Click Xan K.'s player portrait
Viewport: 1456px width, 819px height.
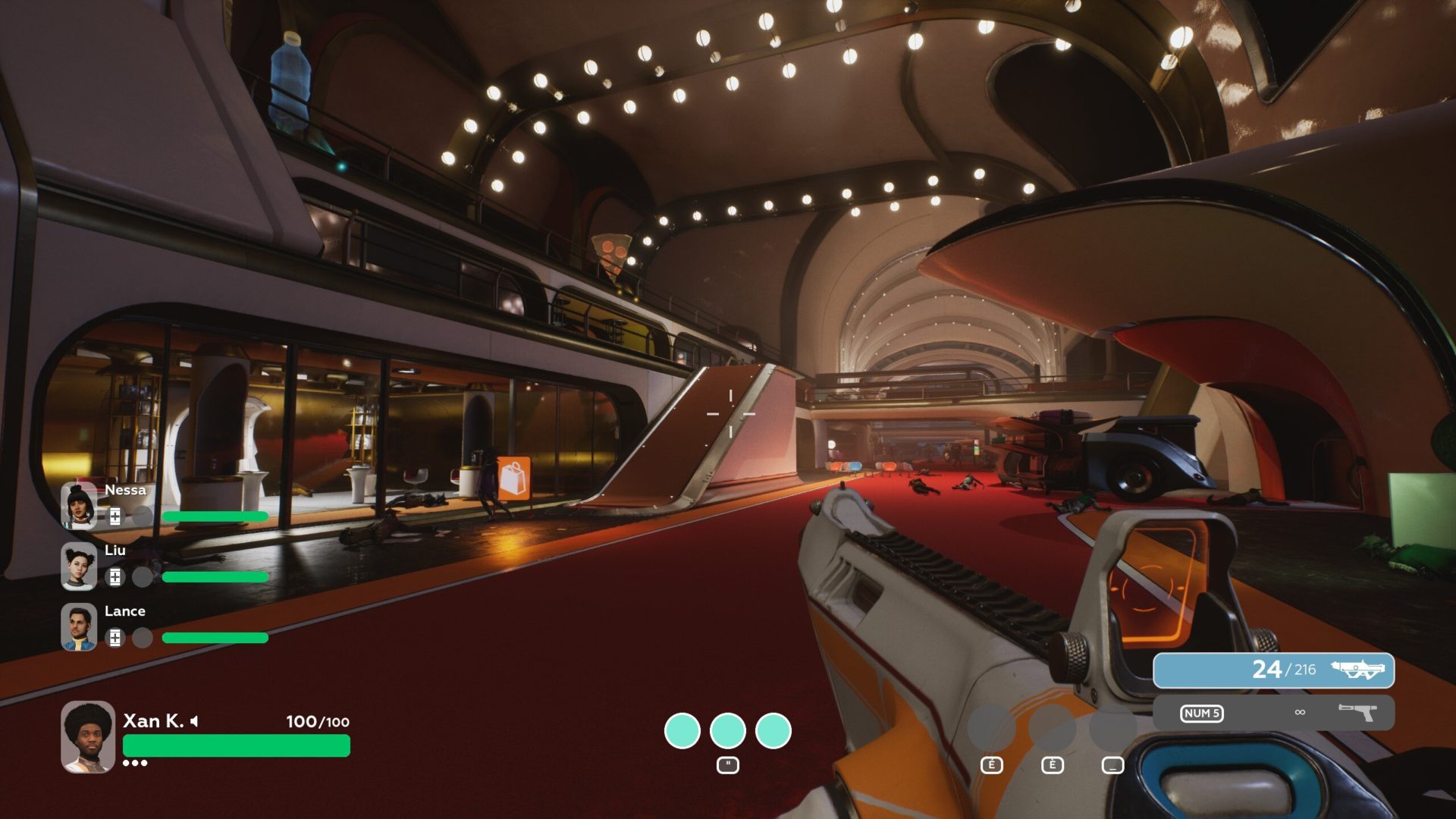(x=88, y=736)
